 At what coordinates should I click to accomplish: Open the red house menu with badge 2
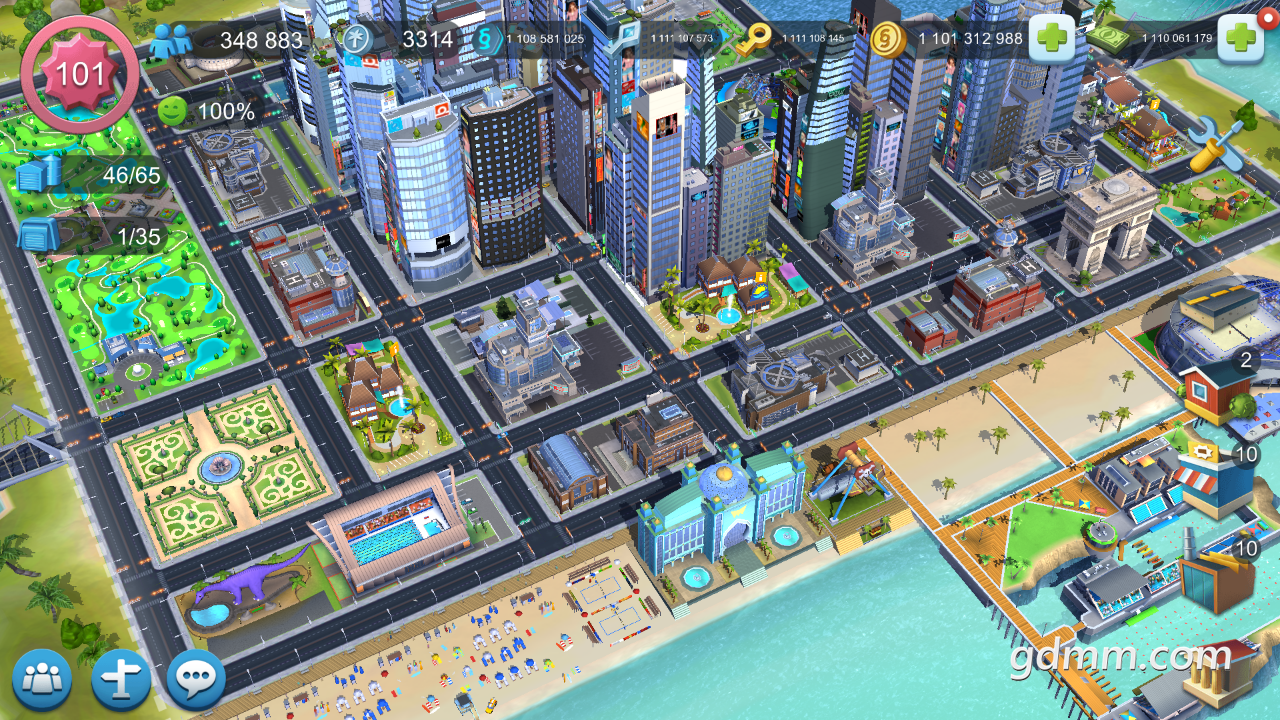[x=1215, y=390]
